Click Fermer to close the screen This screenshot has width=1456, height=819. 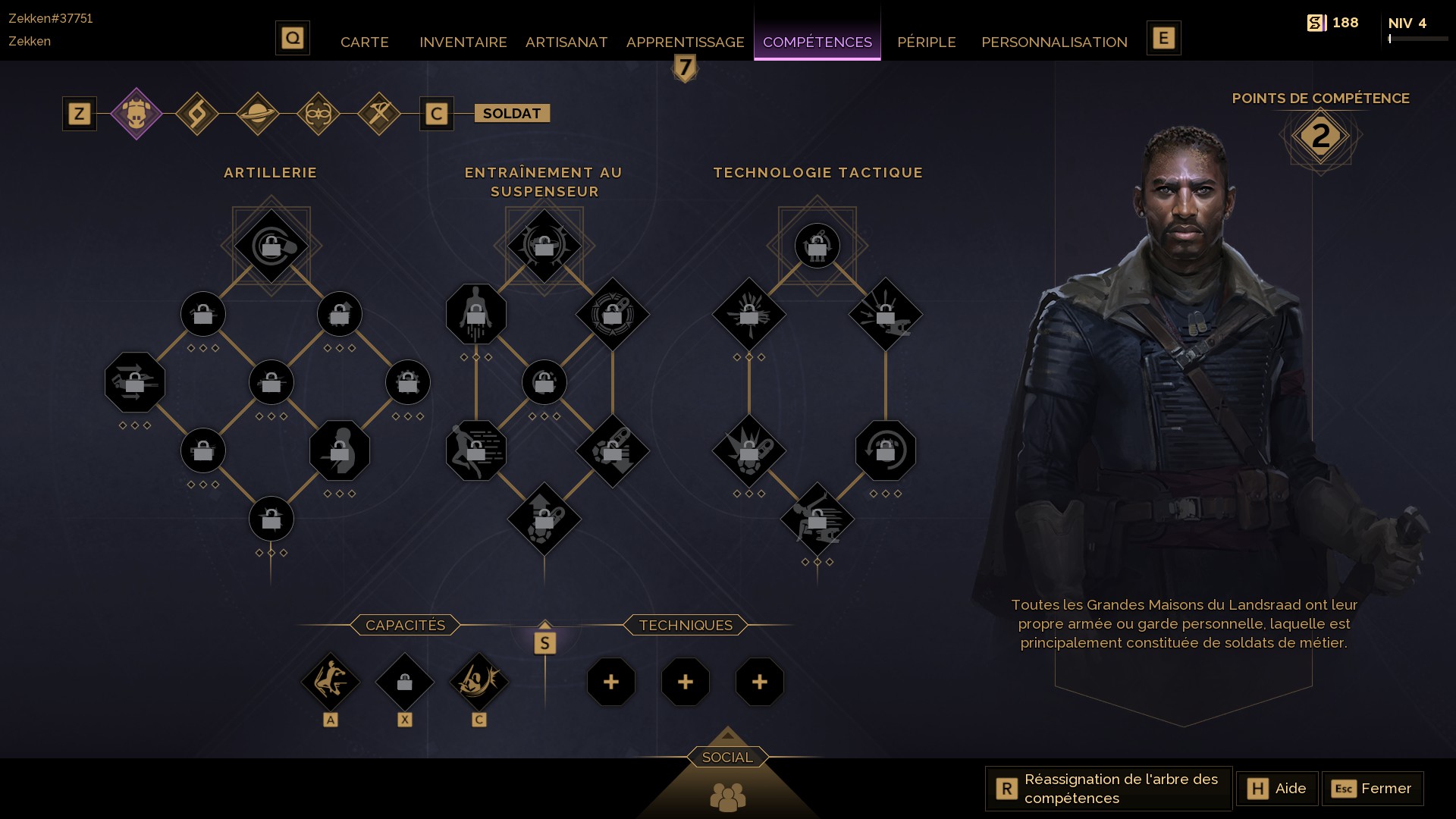coord(1373,789)
